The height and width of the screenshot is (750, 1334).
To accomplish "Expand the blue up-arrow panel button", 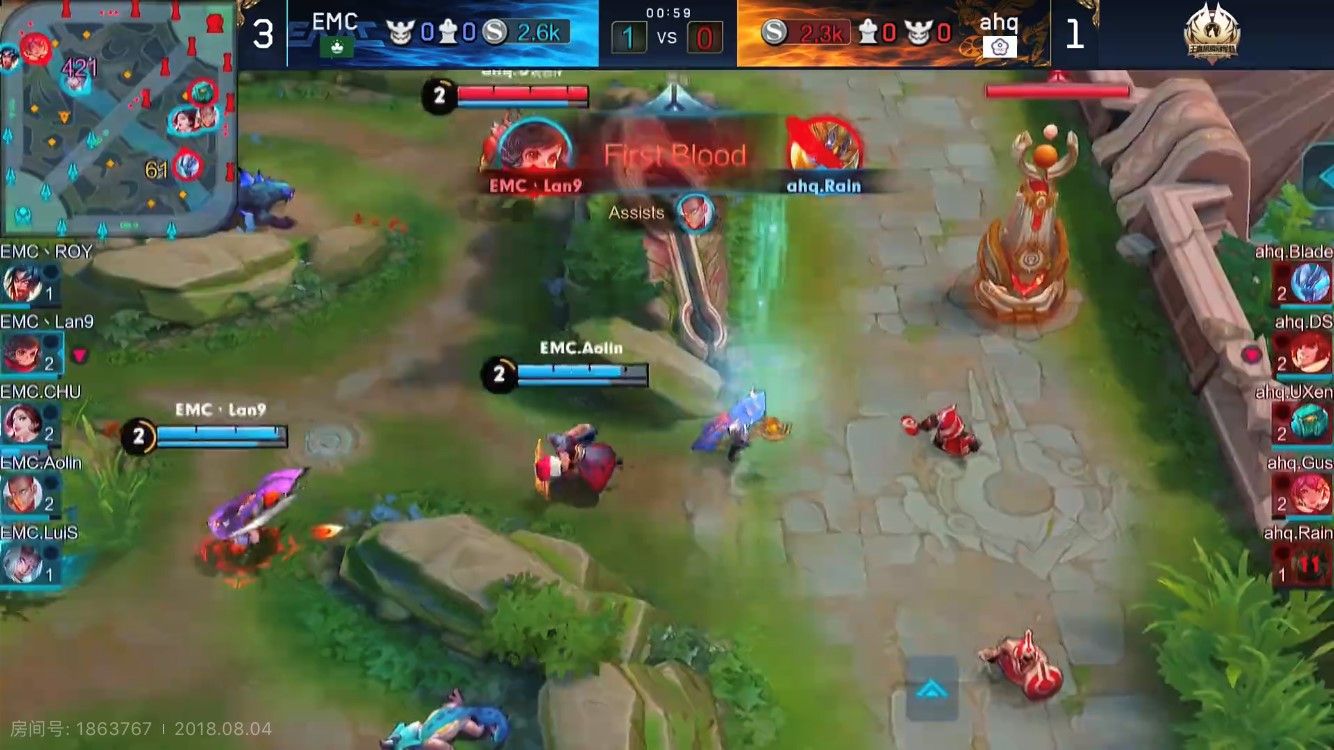I will pyautogui.click(x=932, y=689).
